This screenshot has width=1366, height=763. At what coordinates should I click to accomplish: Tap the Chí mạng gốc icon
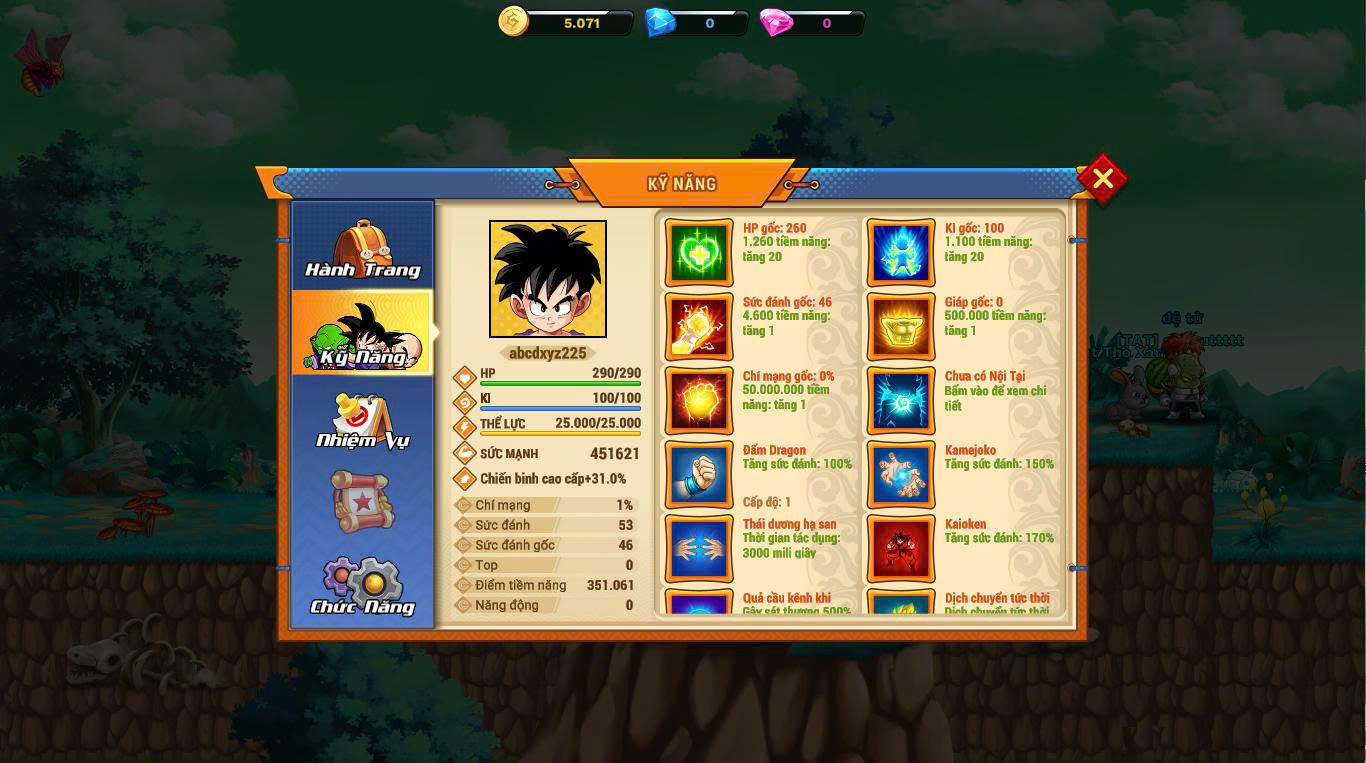click(699, 400)
